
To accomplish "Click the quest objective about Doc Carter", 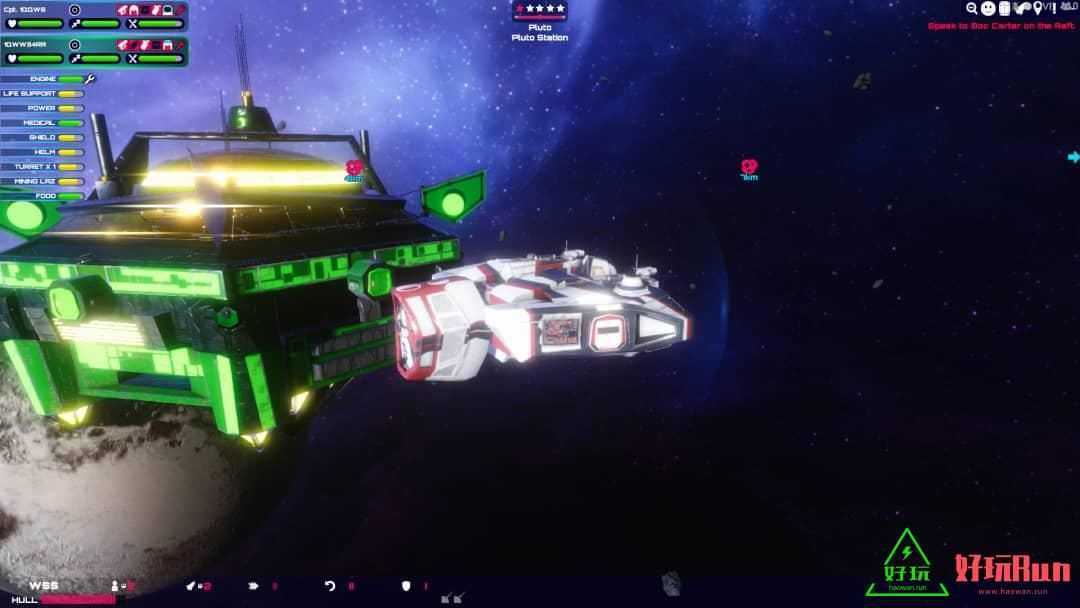I will 1000,26.
